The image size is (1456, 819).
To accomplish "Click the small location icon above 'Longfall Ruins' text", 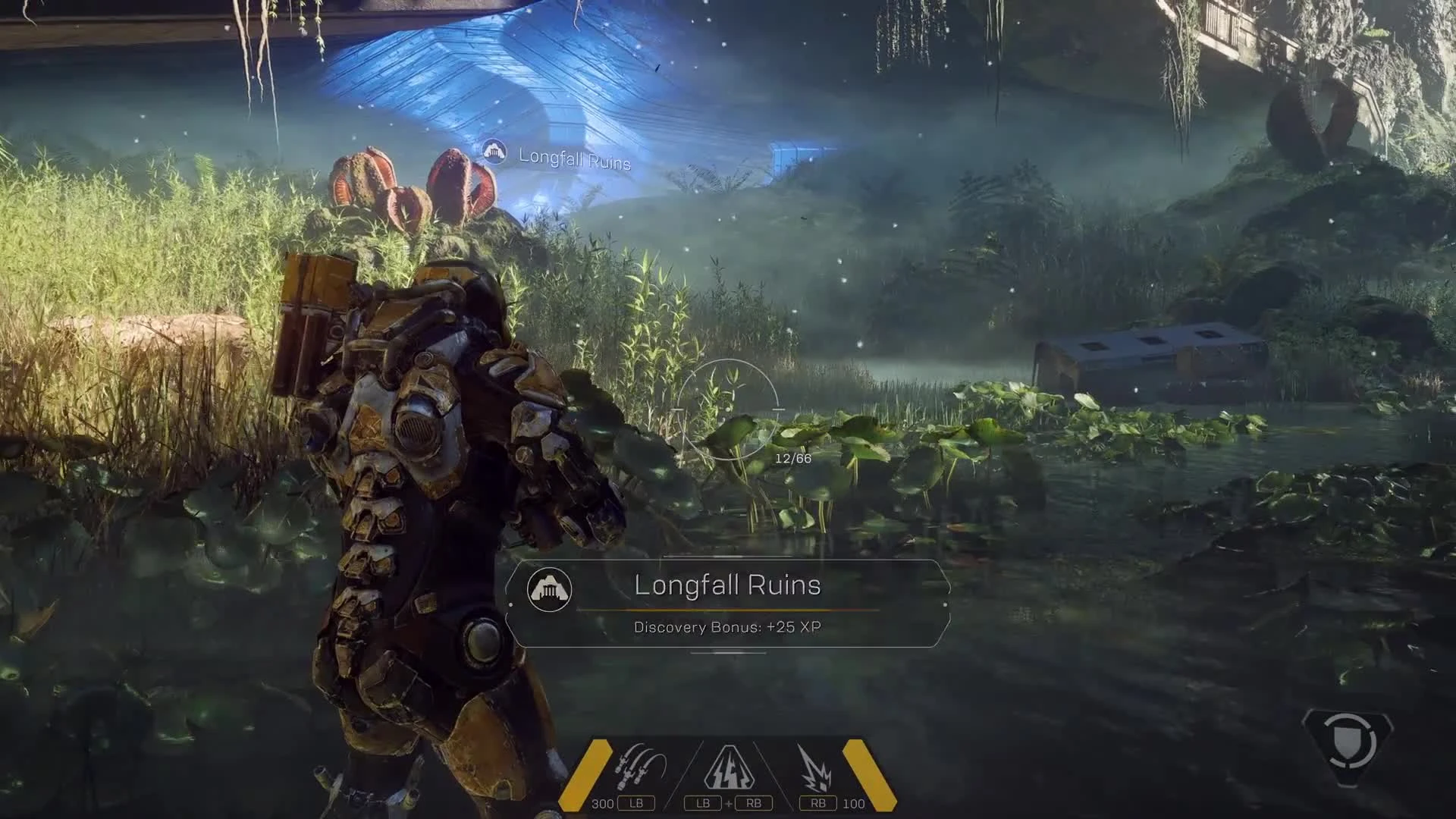I will coord(494,150).
